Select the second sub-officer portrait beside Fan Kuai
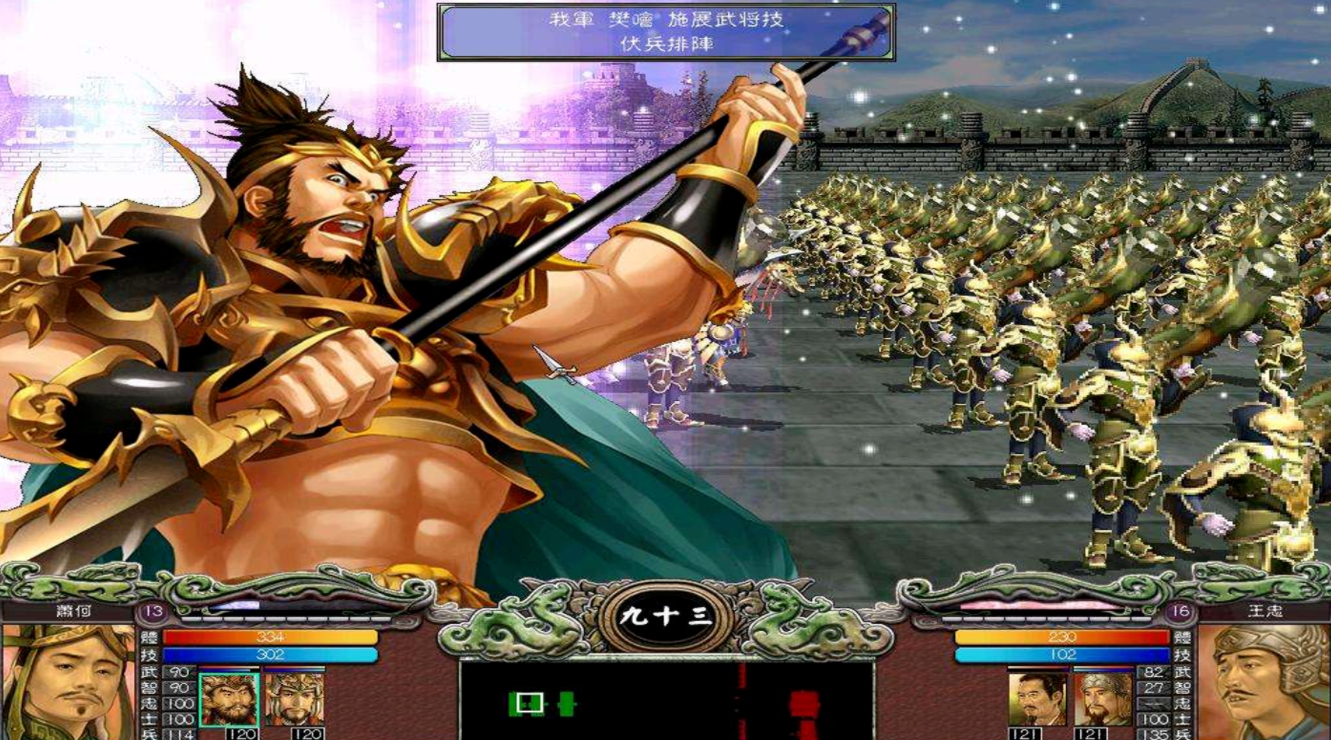 tap(295, 699)
